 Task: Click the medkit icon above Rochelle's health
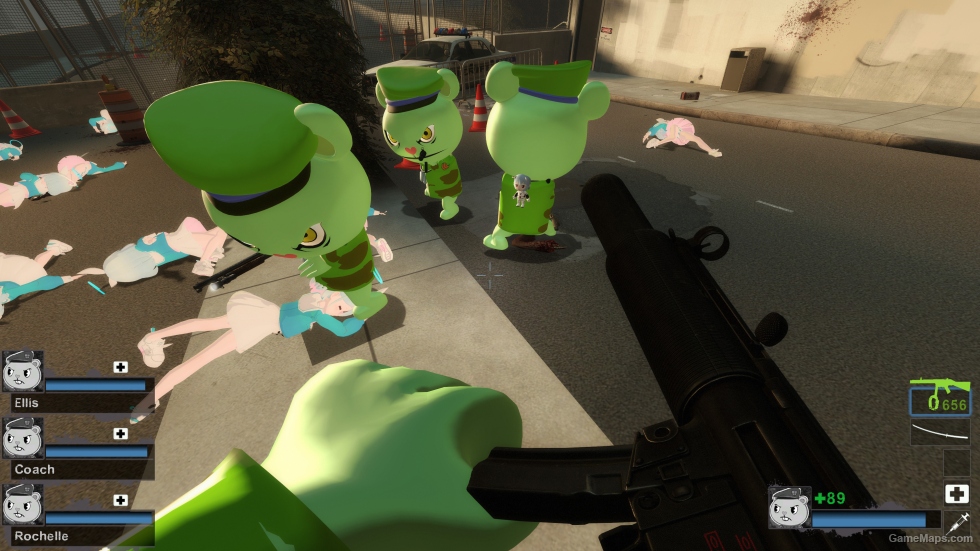[121, 500]
